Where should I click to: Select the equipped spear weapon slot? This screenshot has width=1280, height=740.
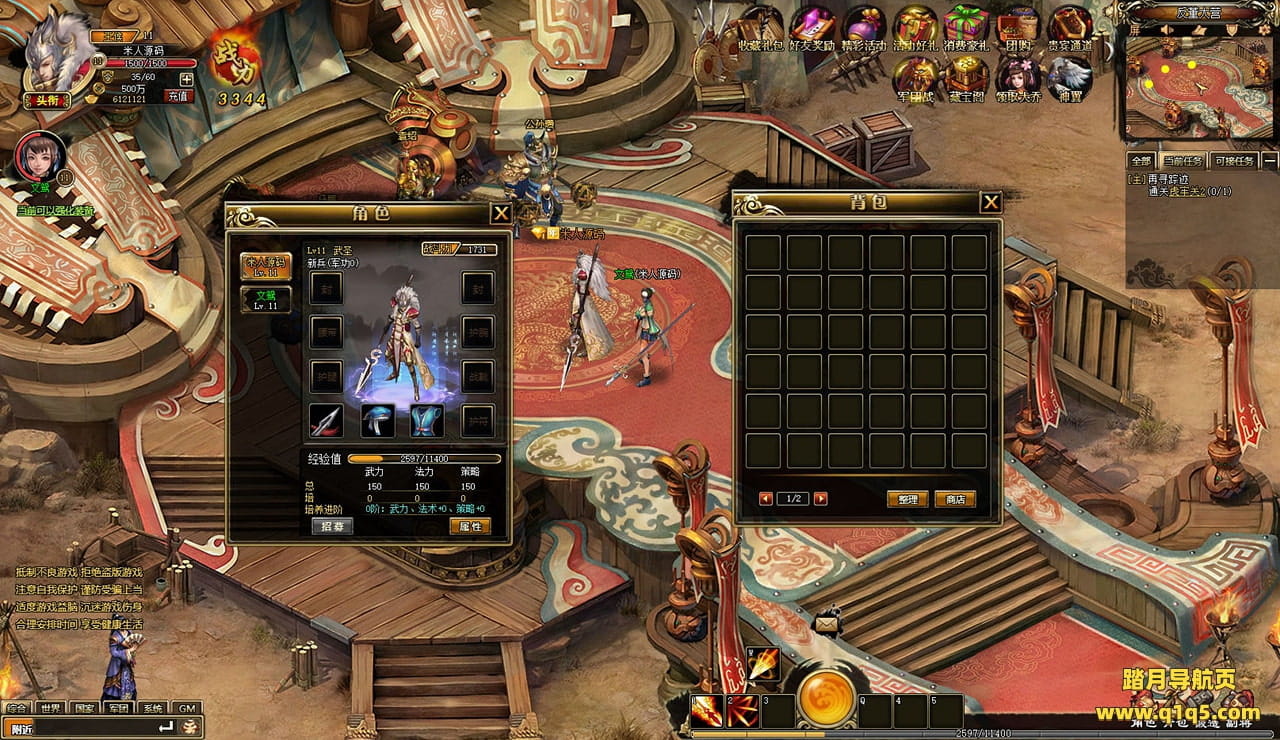pos(326,421)
